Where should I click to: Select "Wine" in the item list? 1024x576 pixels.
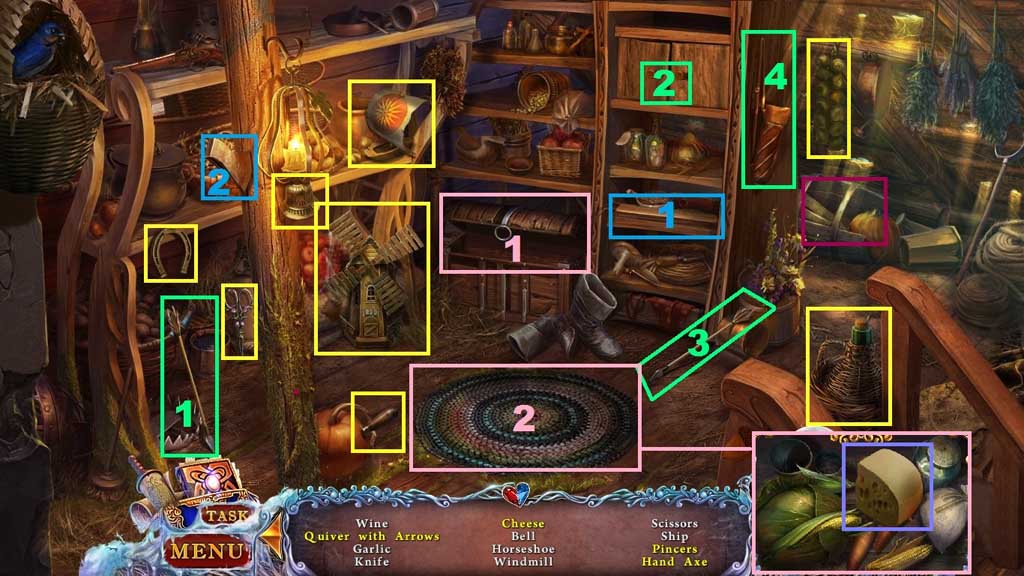372,523
